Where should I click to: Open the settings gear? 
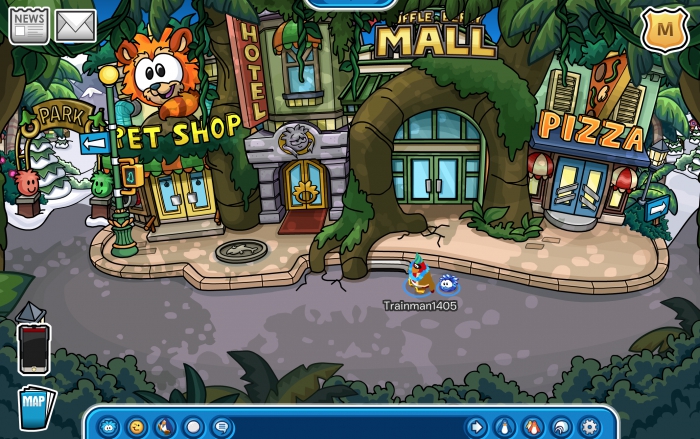(x=589, y=427)
